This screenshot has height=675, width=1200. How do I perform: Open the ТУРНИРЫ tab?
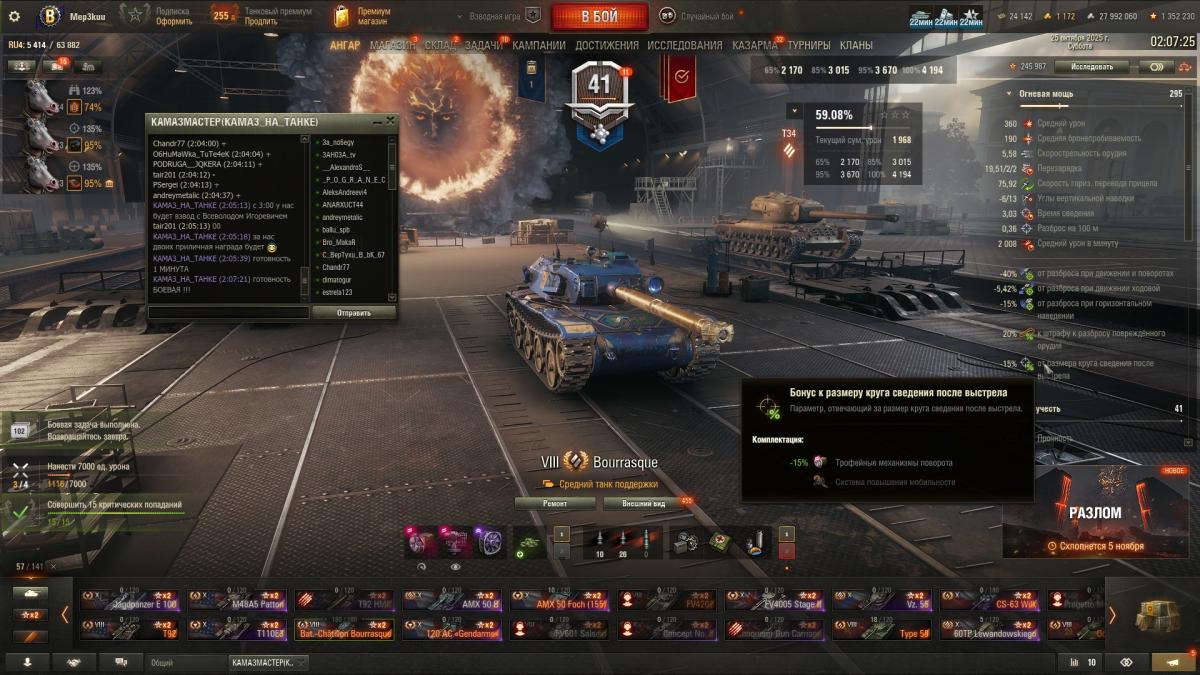(808, 45)
